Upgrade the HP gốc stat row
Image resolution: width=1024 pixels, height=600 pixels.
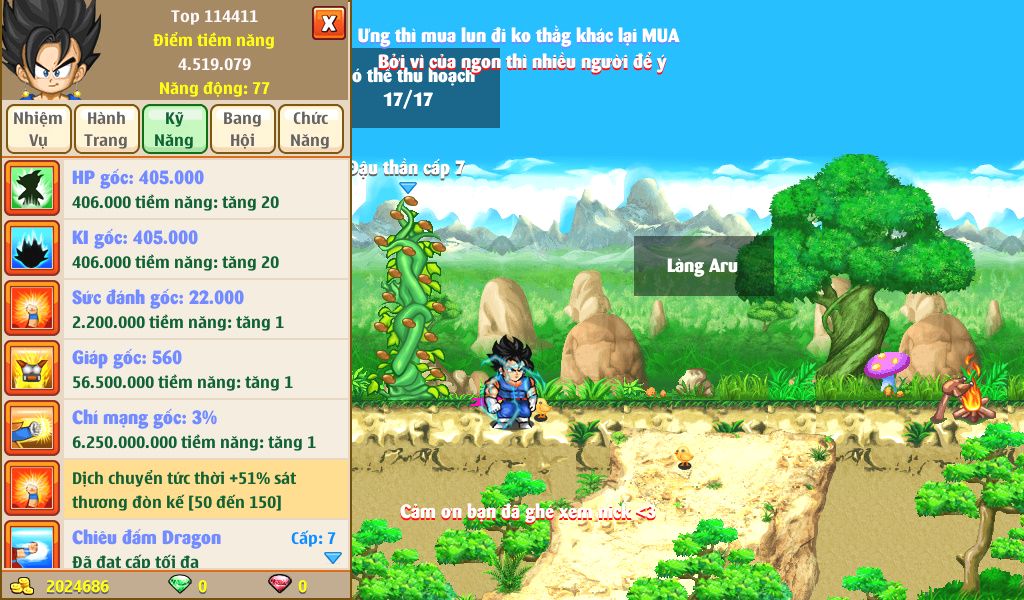(175, 189)
